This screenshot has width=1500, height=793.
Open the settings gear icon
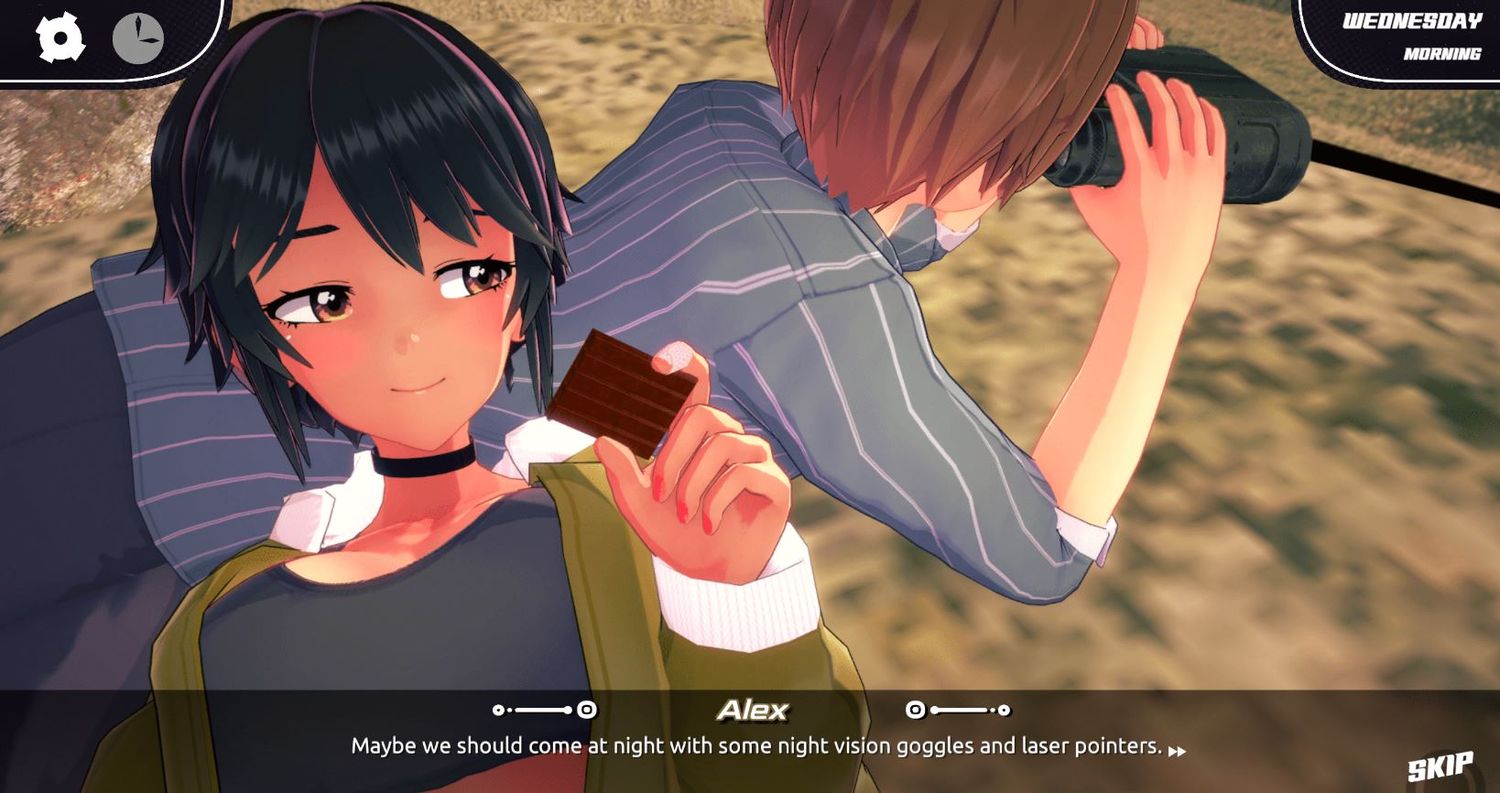click(61, 38)
